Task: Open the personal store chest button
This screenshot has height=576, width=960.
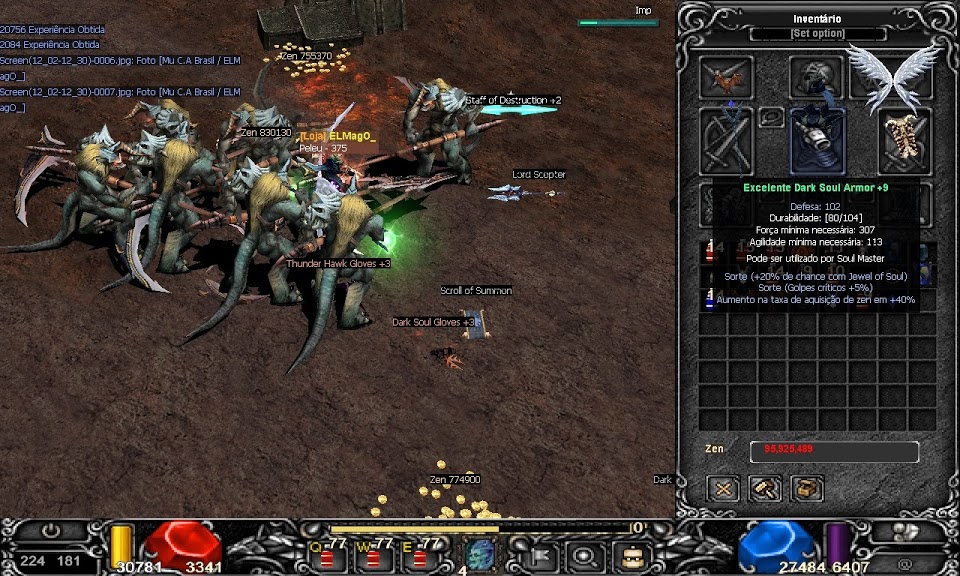Action: [x=806, y=489]
